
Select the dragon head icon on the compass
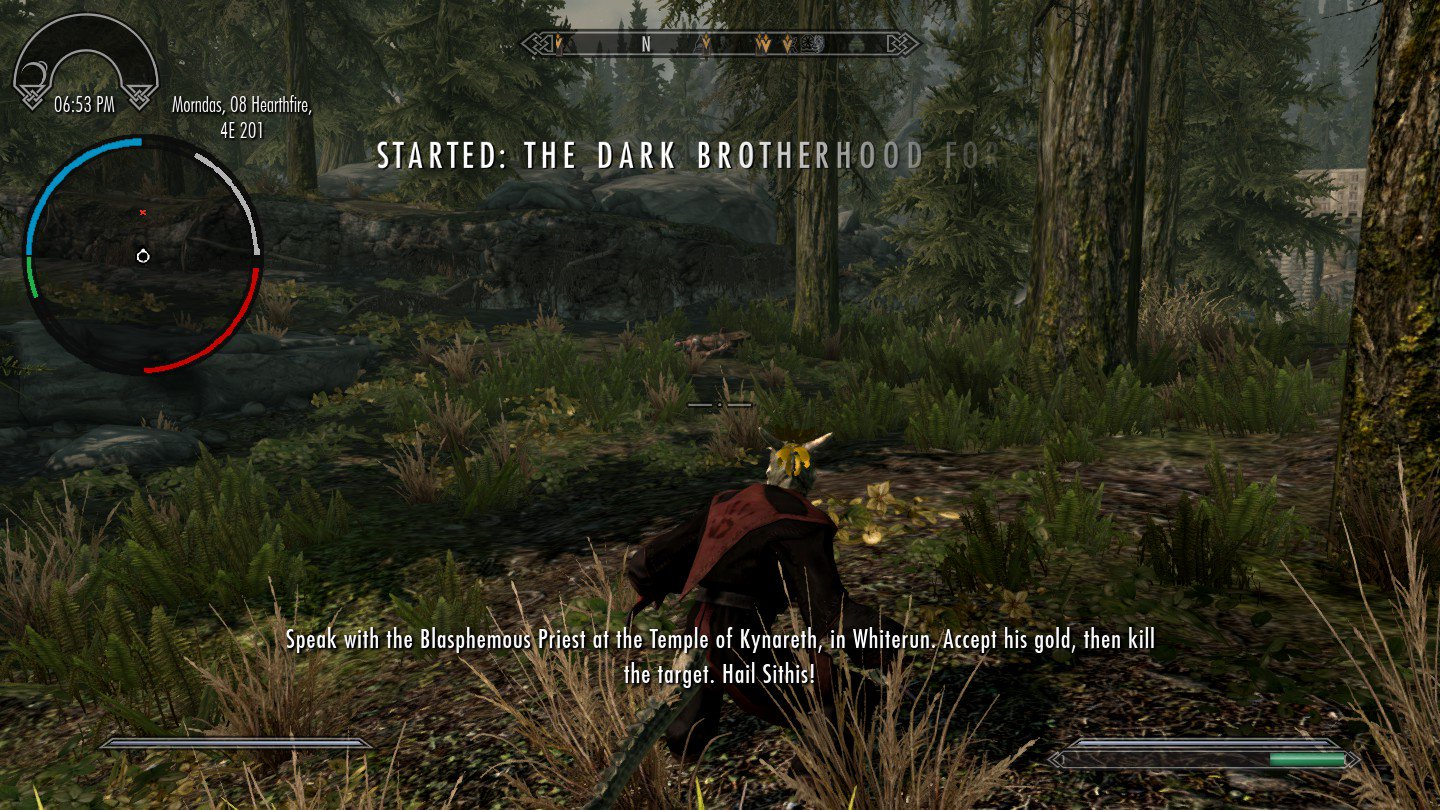(x=818, y=44)
